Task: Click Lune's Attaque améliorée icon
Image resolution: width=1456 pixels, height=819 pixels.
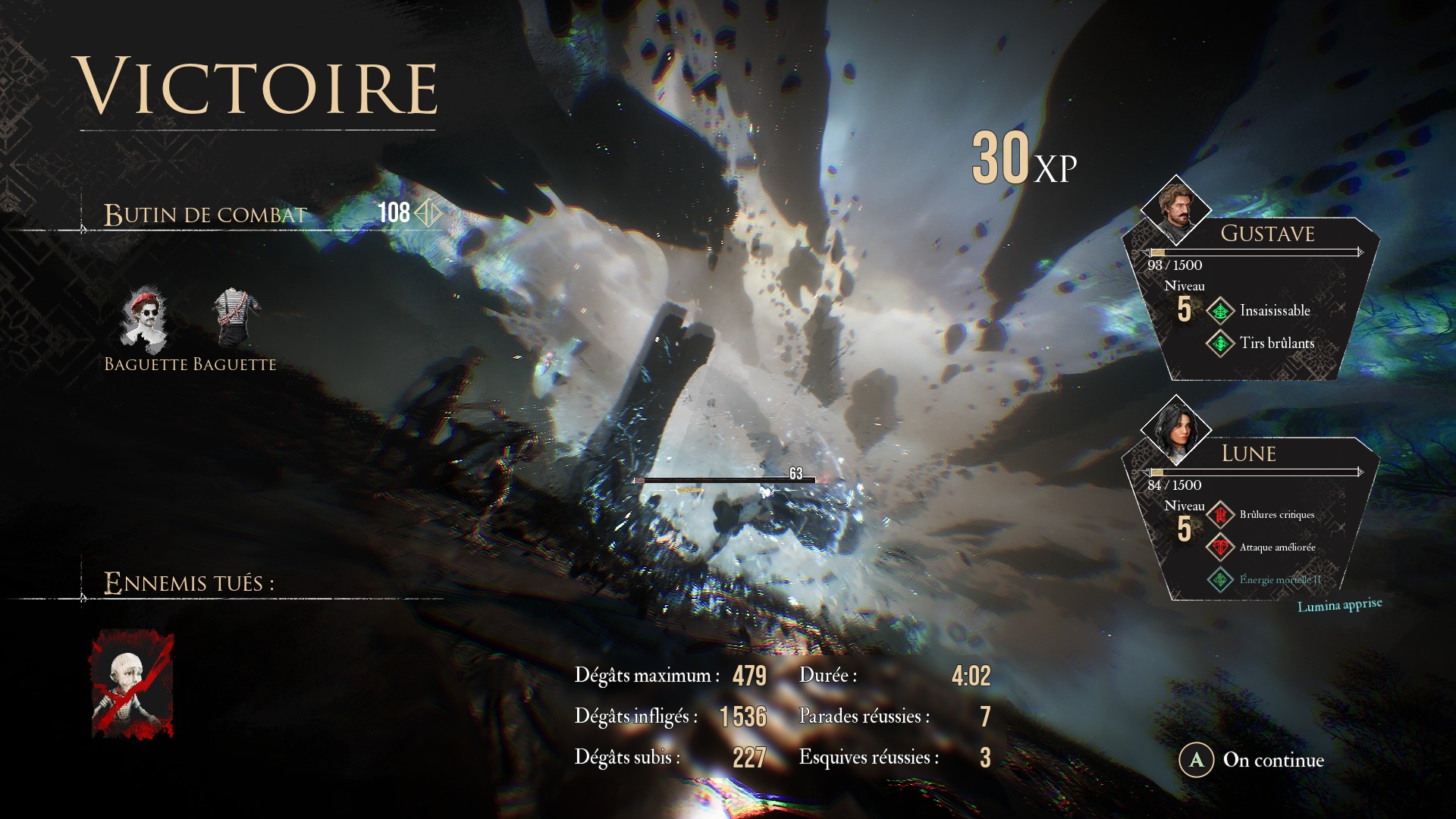Action: click(x=1220, y=548)
